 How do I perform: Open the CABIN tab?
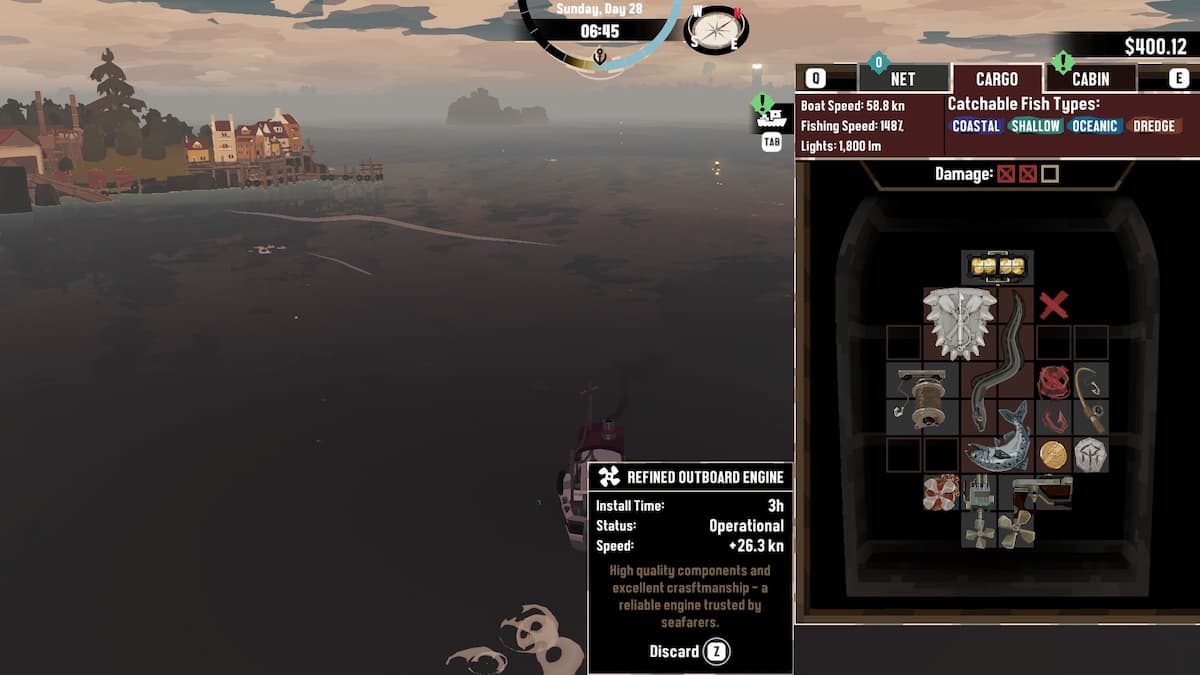[x=1090, y=78]
